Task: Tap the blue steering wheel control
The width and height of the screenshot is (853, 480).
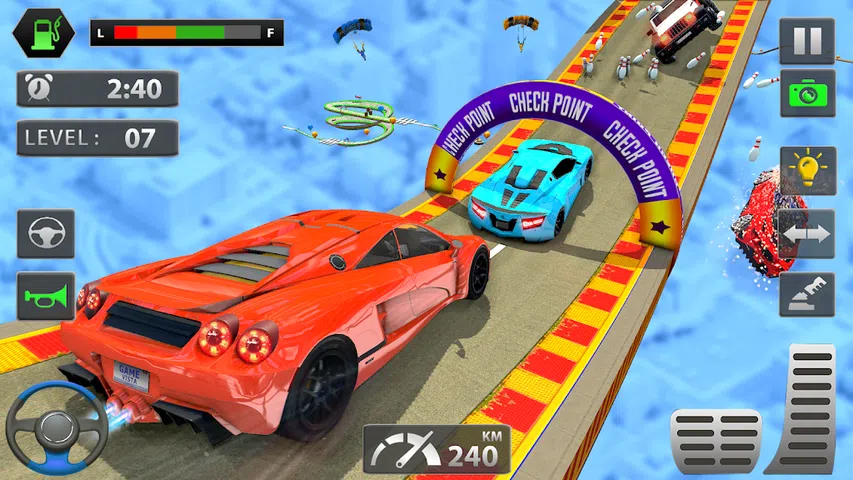Action: pos(56,427)
